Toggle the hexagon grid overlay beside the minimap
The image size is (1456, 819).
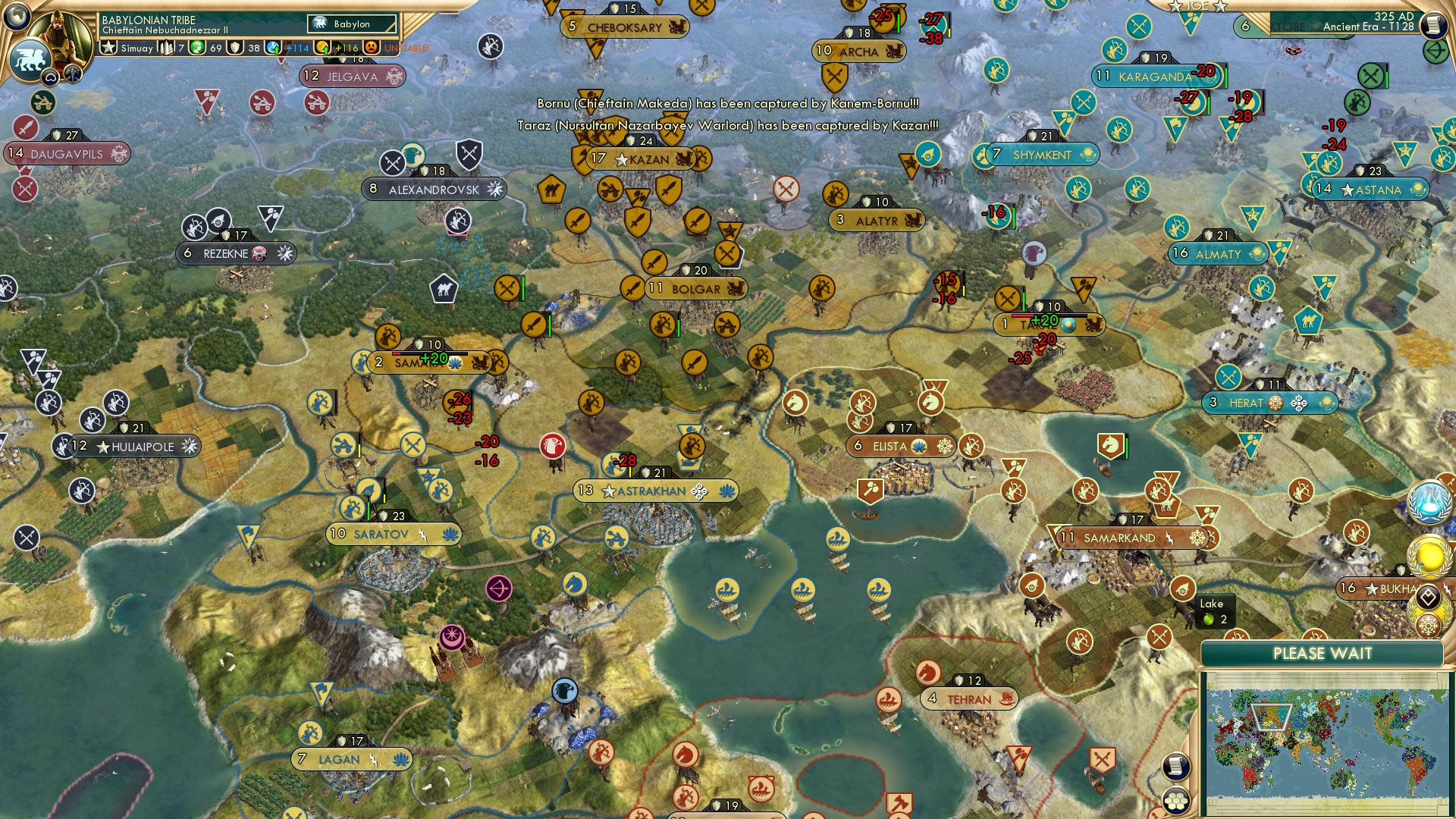point(1176,802)
